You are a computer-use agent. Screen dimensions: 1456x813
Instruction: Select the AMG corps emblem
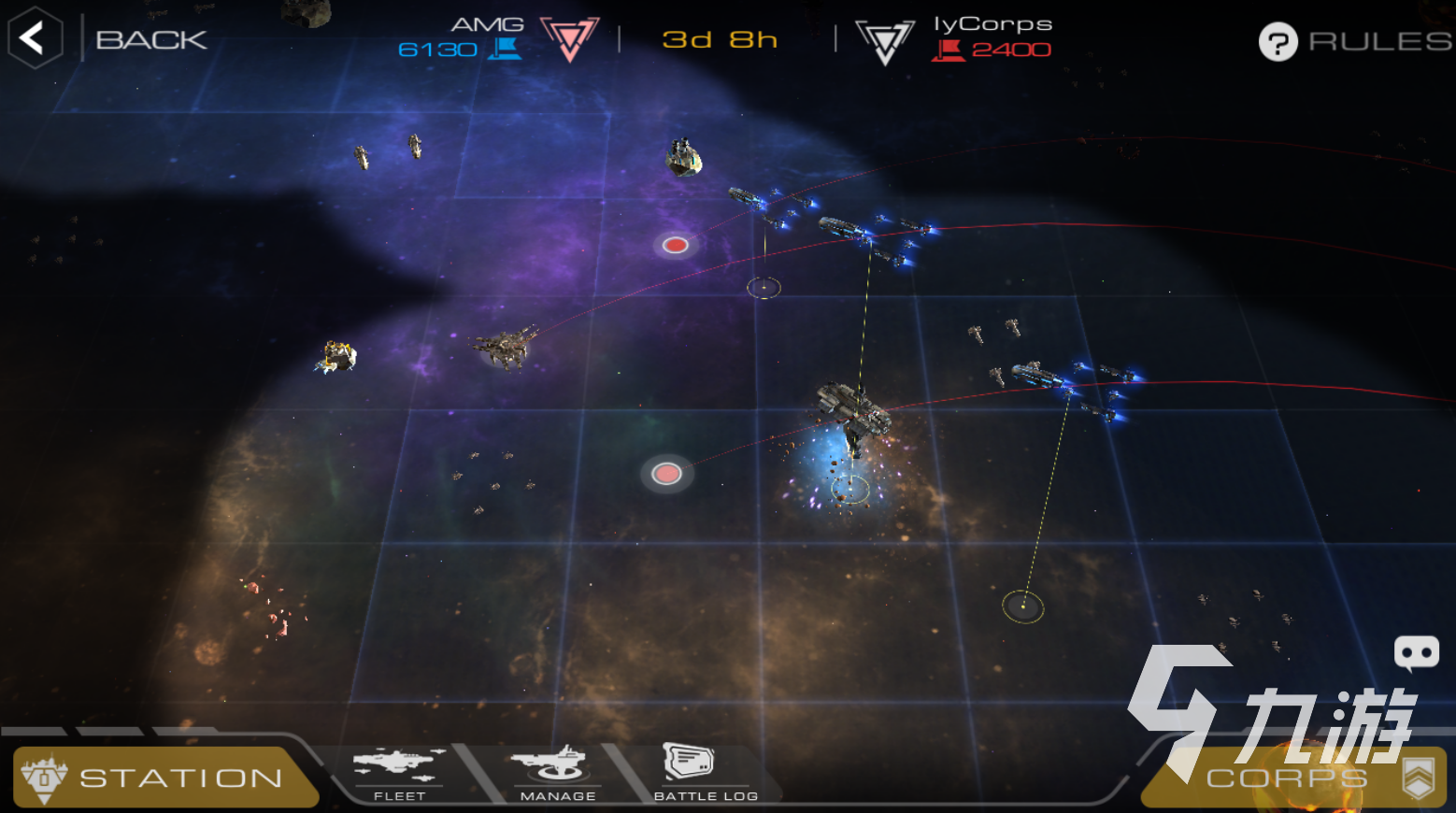pos(569,40)
